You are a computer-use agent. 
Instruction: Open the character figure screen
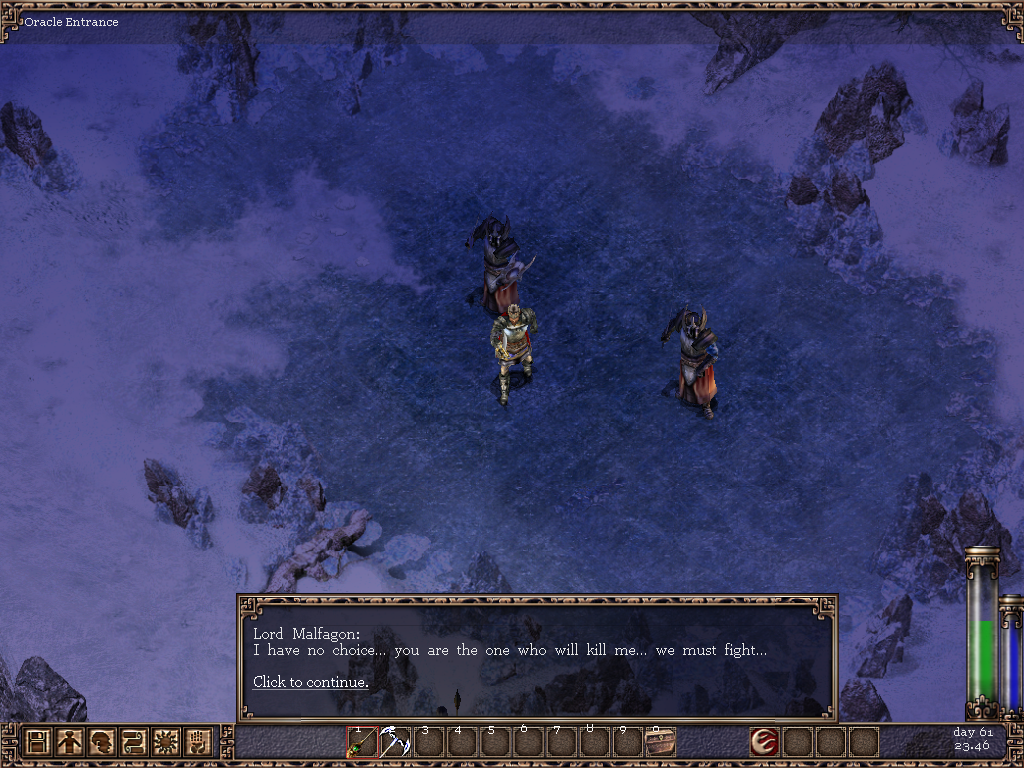(x=69, y=742)
